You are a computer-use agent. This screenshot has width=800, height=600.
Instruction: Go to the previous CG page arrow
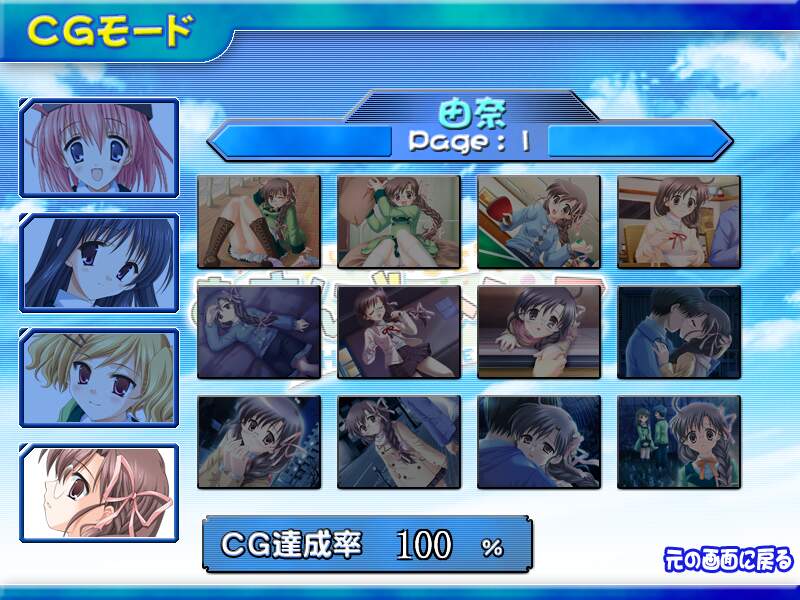click(300, 139)
